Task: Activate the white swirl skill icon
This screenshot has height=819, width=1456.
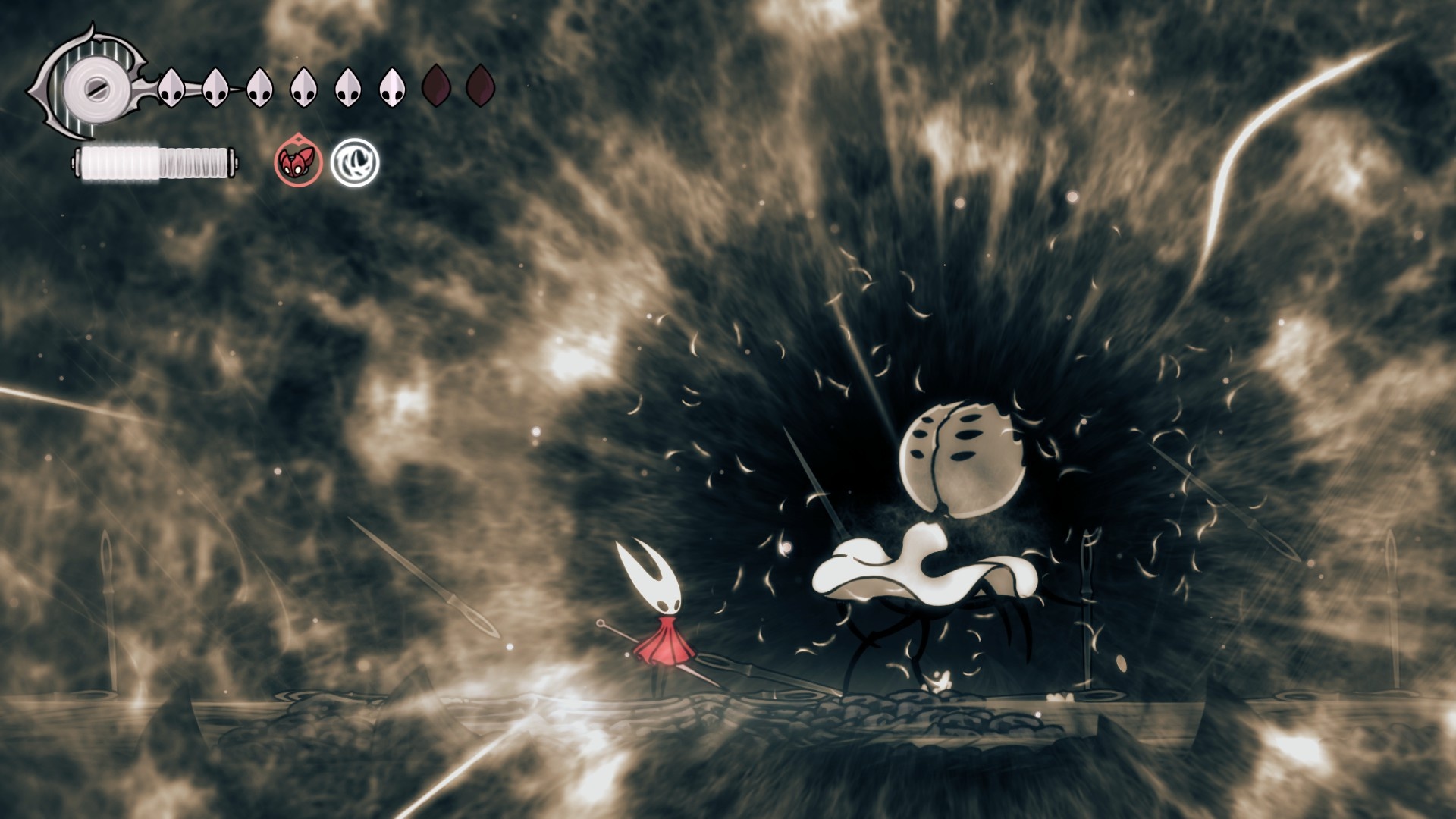Action: 354,162
